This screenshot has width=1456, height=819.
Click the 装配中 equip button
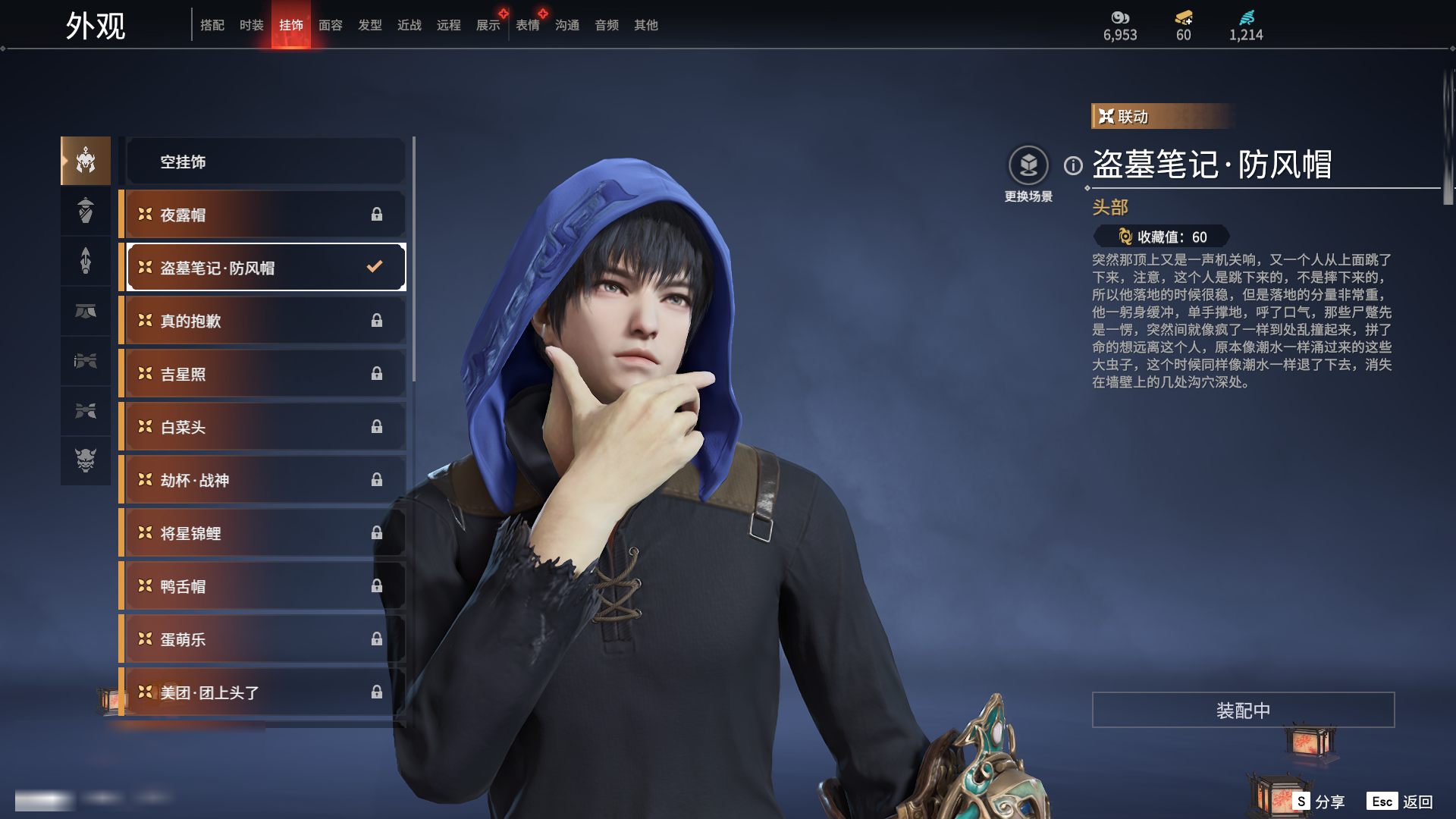pyautogui.click(x=1243, y=711)
